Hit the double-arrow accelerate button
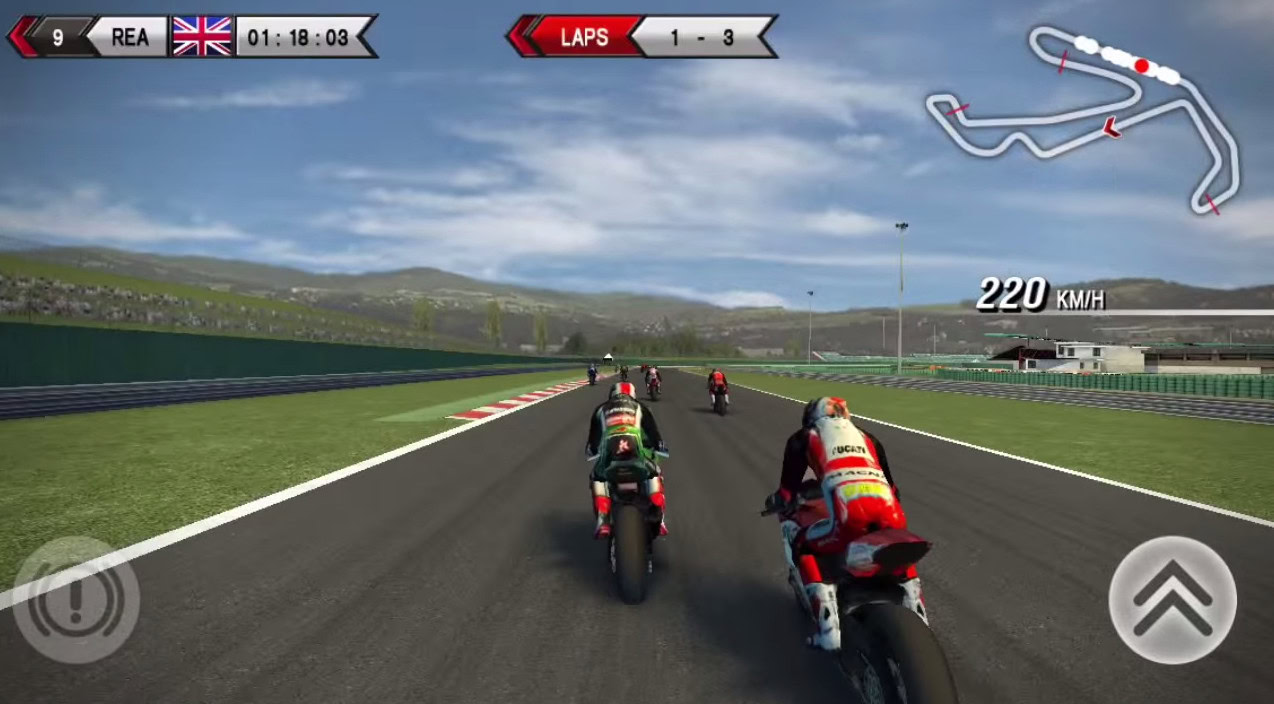This screenshot has height=704, width=1274. 1172,599
